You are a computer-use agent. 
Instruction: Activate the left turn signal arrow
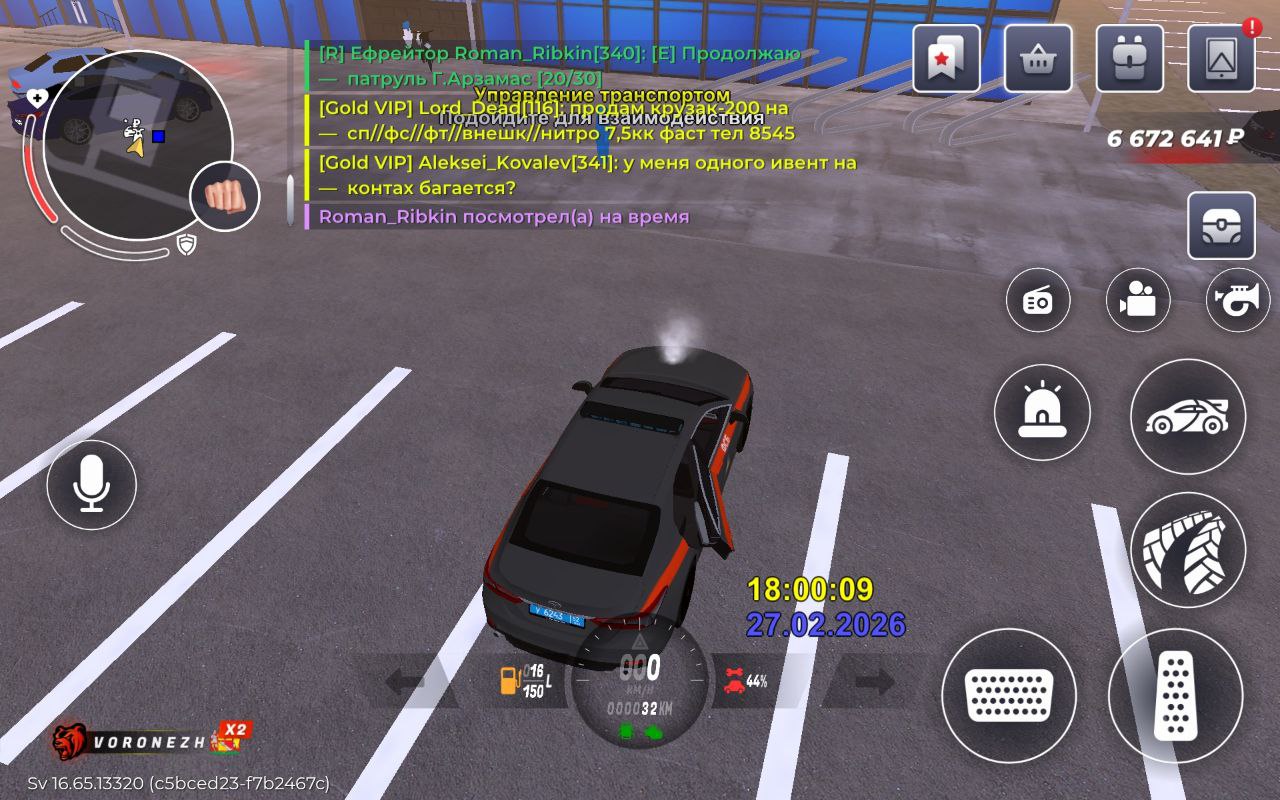(405, 682)
